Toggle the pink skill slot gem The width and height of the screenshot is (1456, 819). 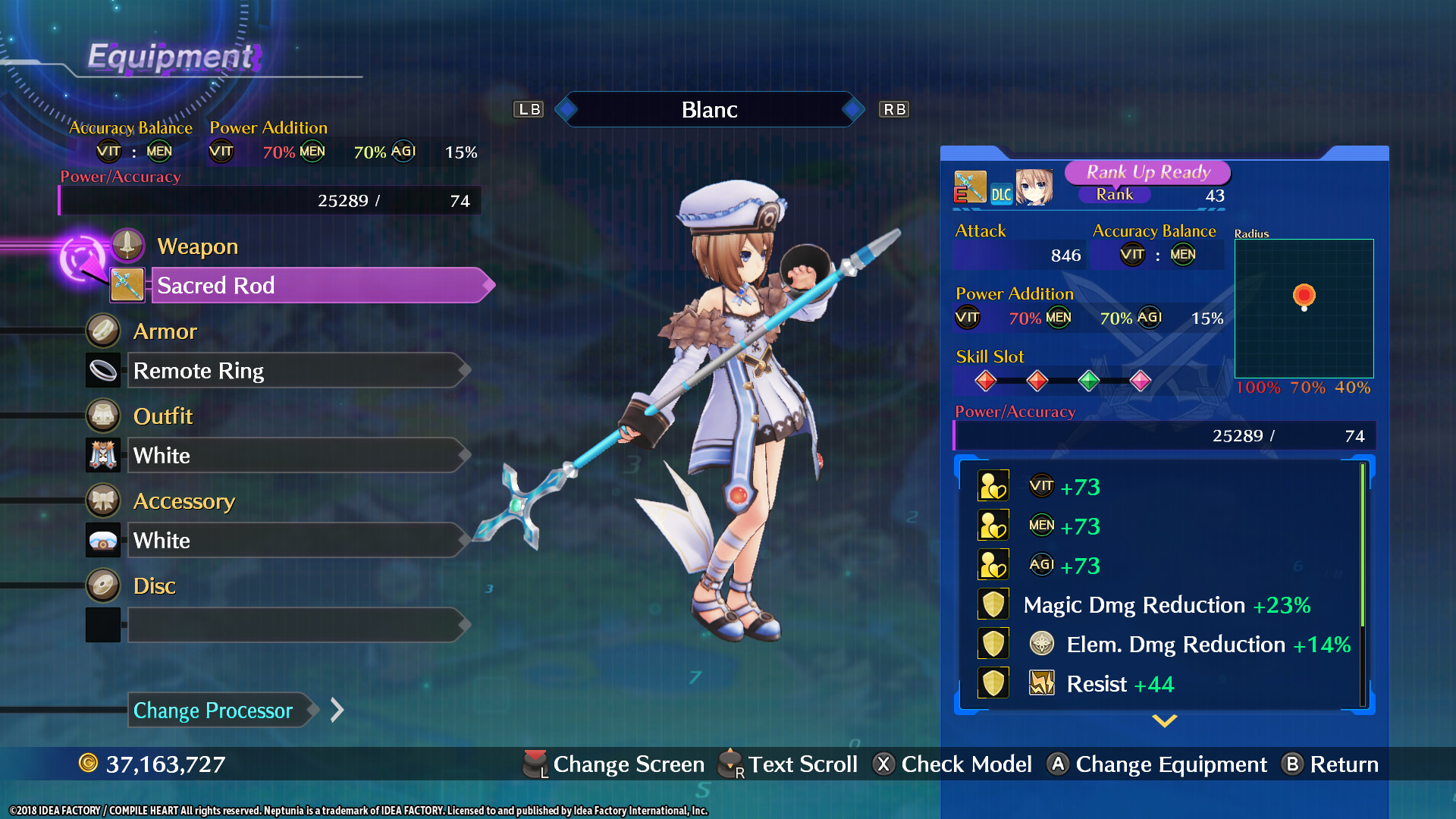coord(1140,381)
